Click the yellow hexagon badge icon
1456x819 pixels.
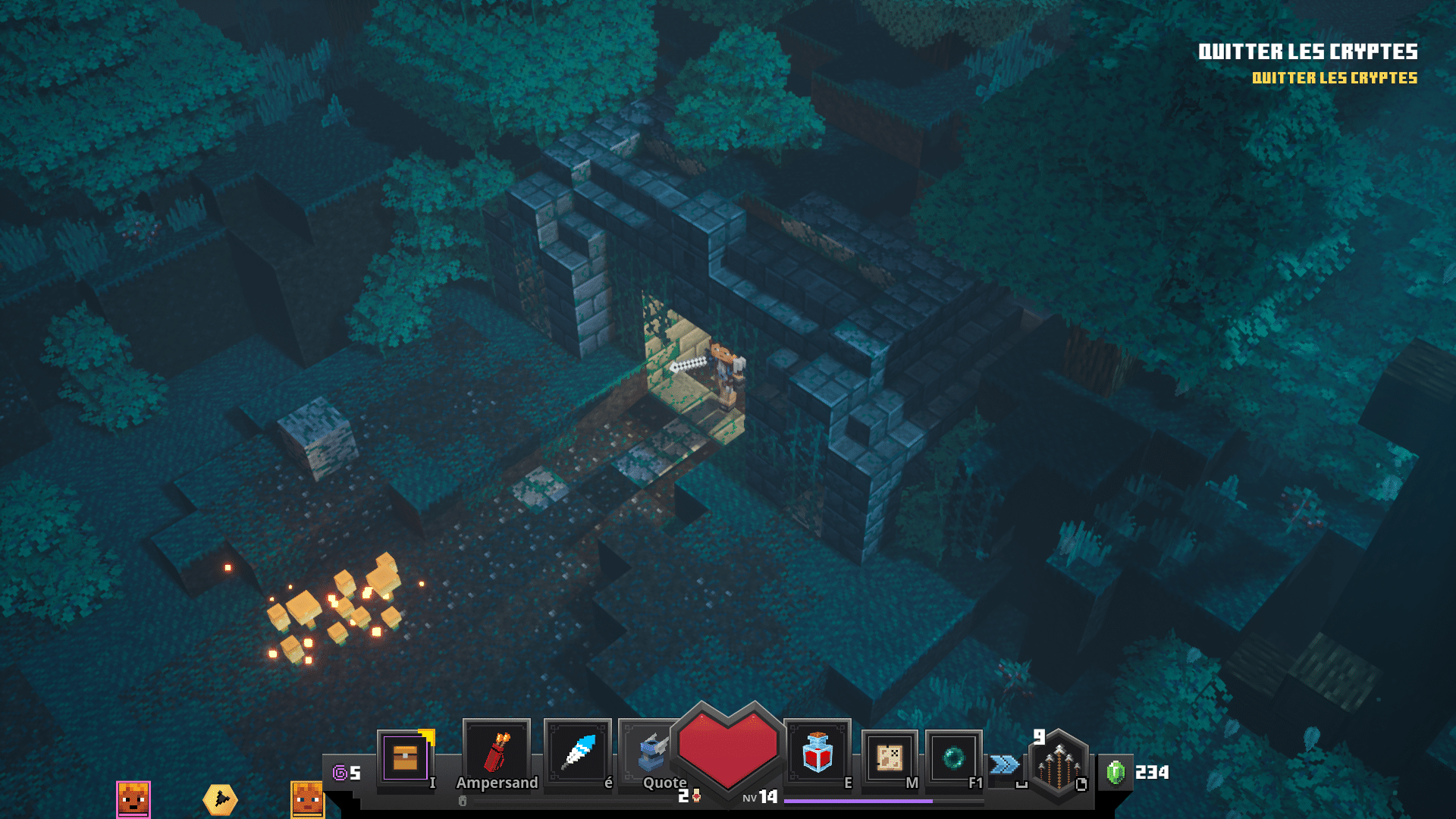point(220,799)
